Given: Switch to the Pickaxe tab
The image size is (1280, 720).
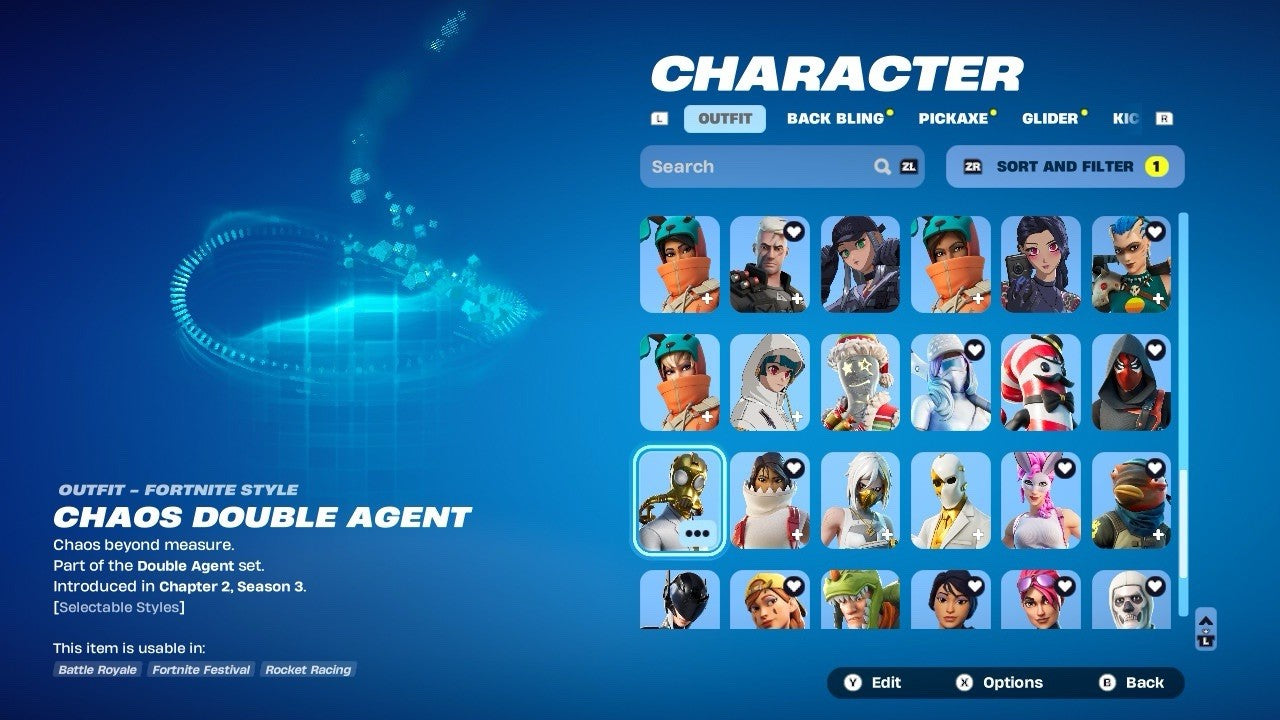Looking at the screenshot, I should tap(953, 119).
